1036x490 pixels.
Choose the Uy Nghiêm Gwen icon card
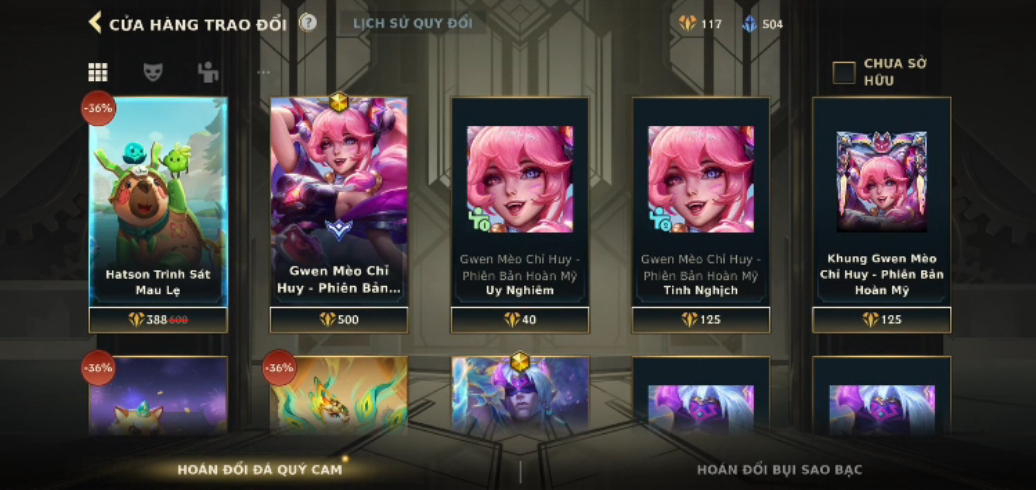(520, 200)
